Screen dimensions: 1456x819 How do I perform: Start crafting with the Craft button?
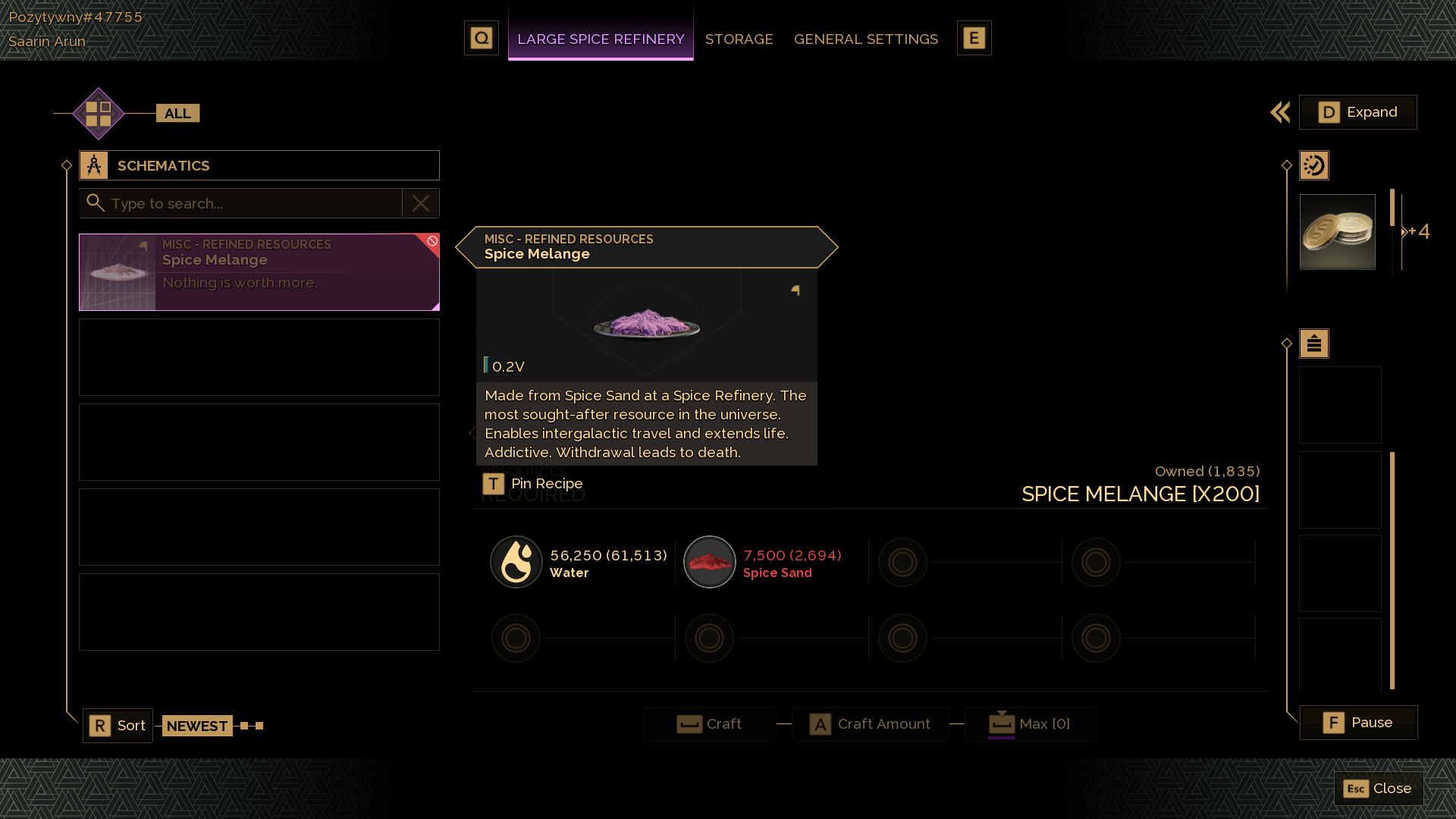click(710, 724)
